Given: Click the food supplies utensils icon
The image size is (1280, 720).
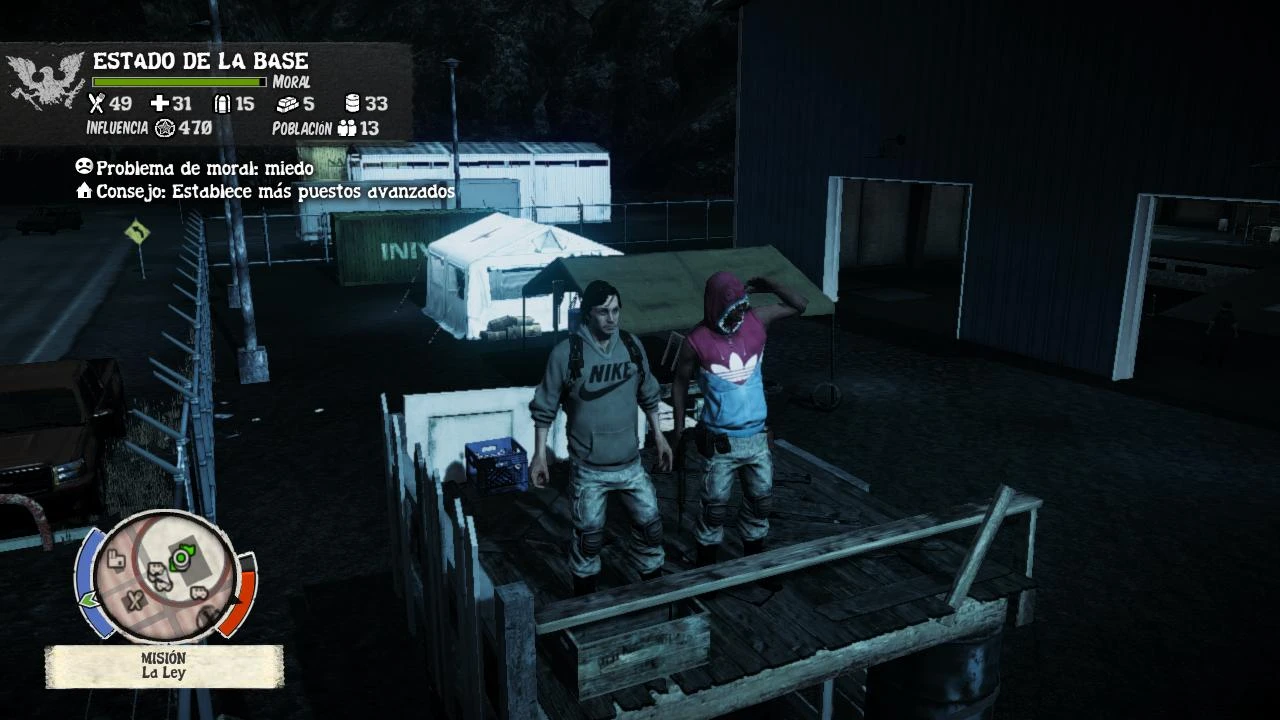Looking at the screenshot, I should 97,103.
